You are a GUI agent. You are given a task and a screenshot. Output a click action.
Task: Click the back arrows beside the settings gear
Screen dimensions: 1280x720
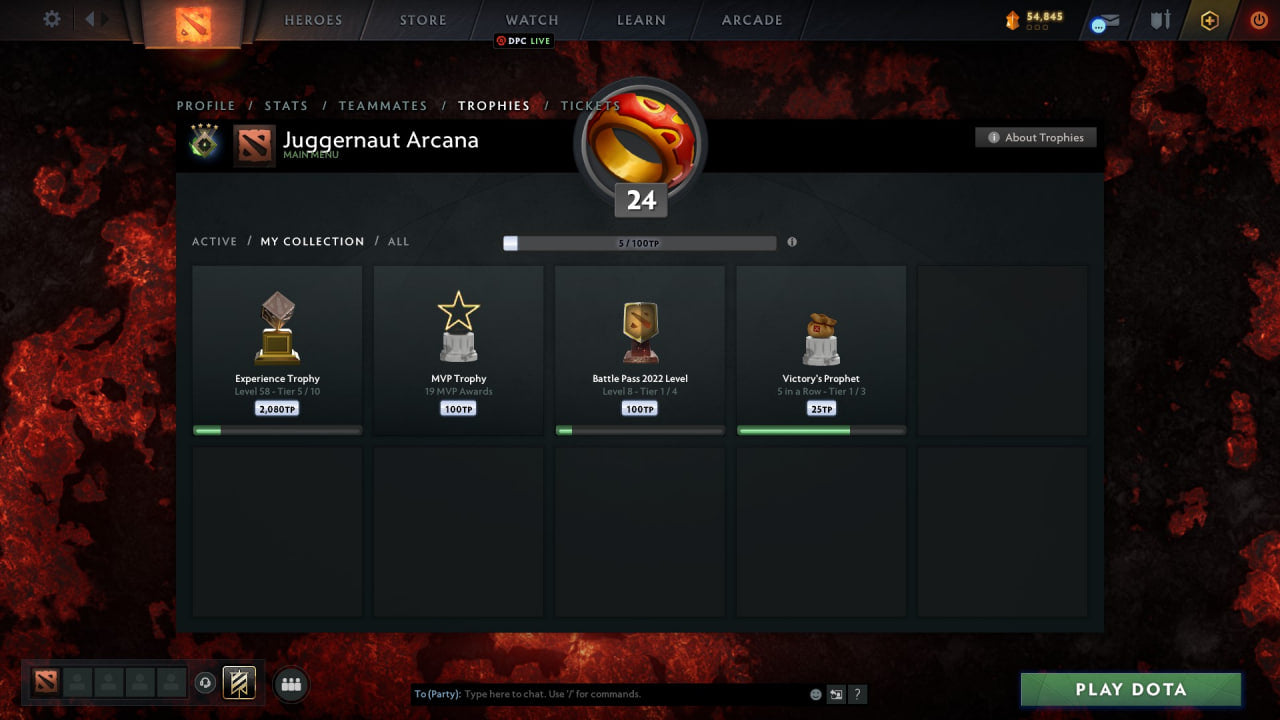point(92,19)
